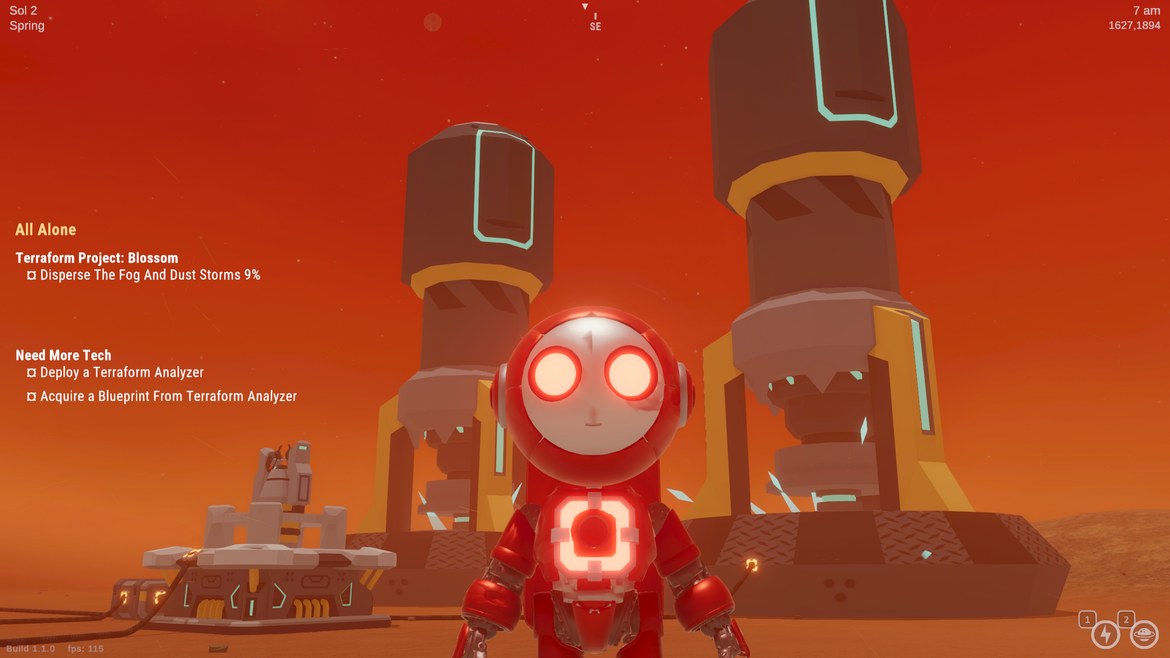Activate the lightning bolt power icon
This screenshot has width=1170, height=658.
tap(1105, 634)
